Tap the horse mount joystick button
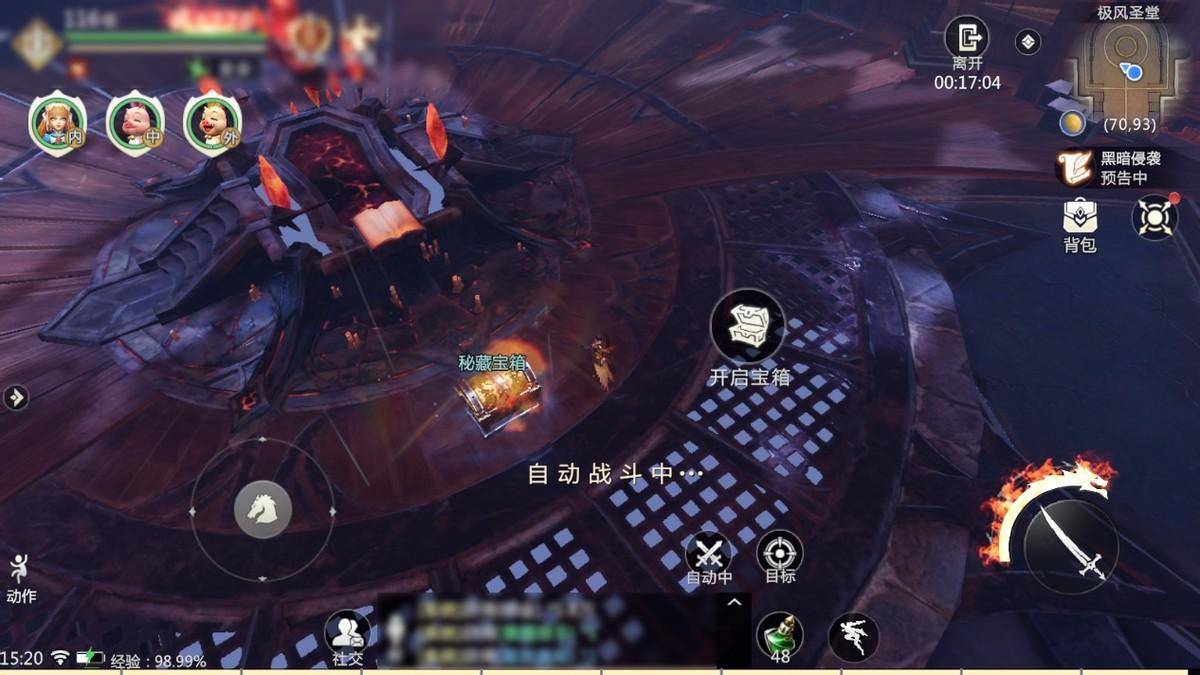Viewport: 1200px width, 675px height. pos(262,510)
